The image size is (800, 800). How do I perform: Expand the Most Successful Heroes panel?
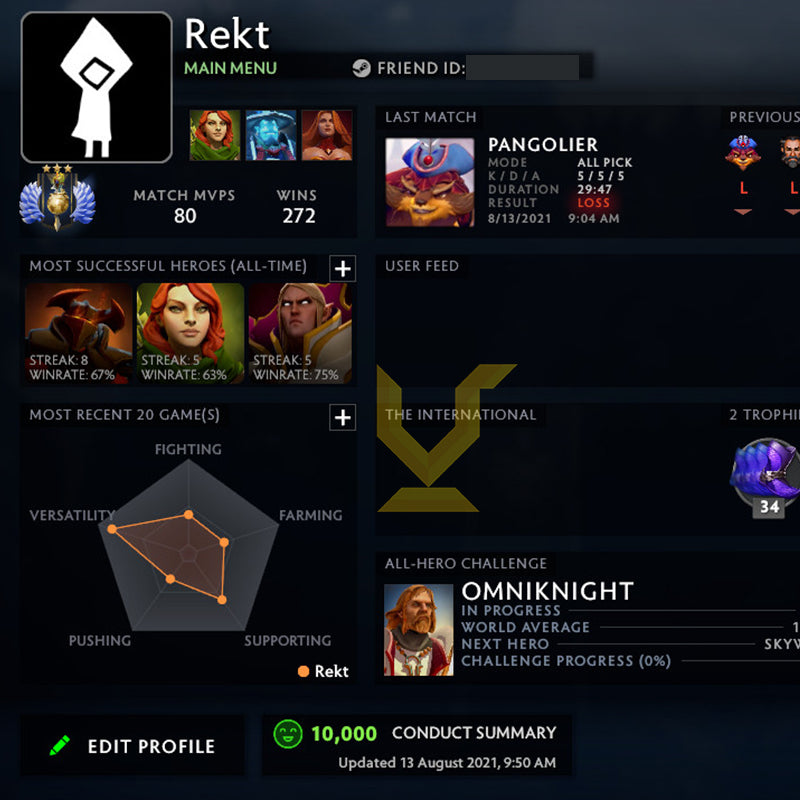[x=342, y=268]
